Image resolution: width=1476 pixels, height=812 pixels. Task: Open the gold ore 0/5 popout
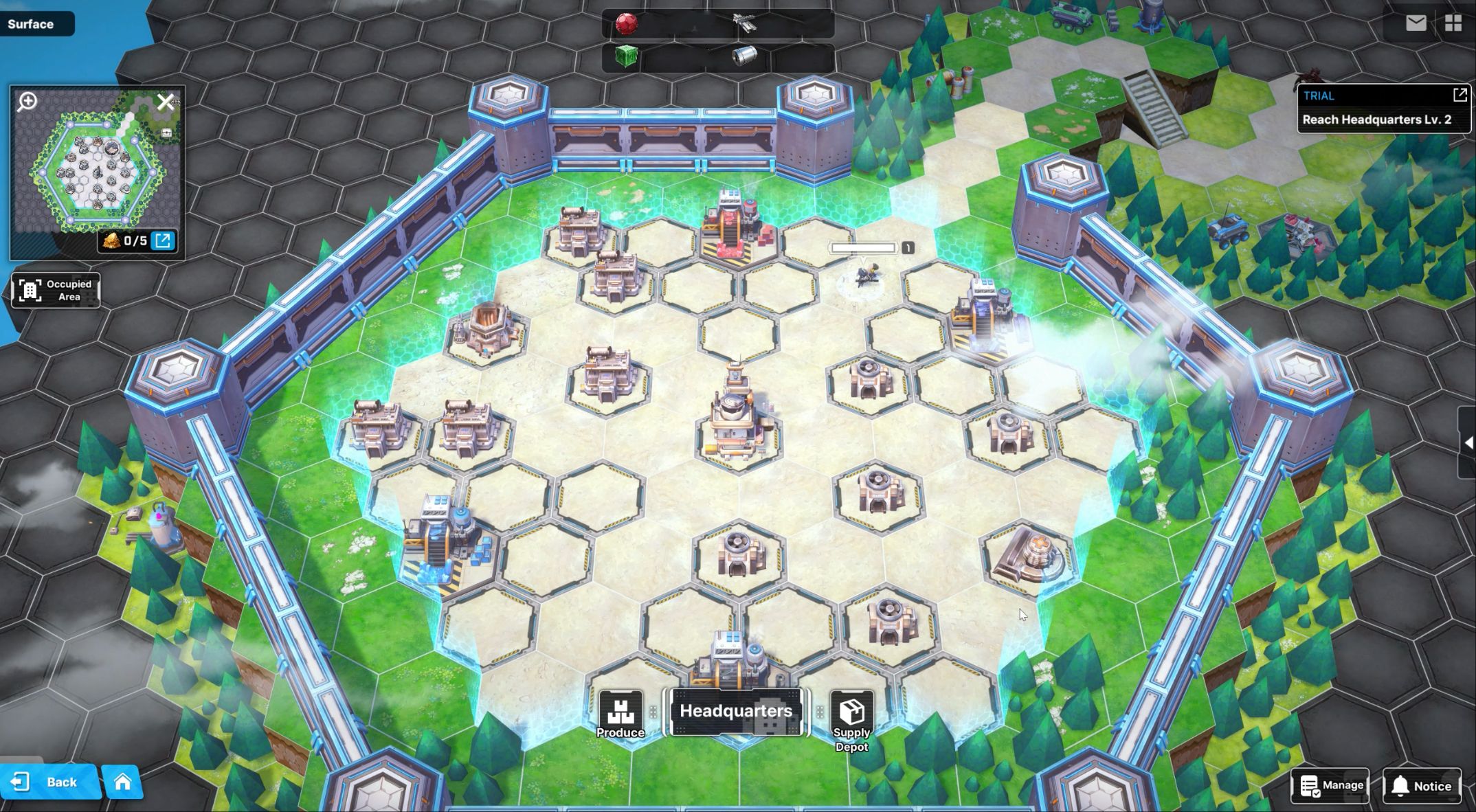tap(164, 240)
